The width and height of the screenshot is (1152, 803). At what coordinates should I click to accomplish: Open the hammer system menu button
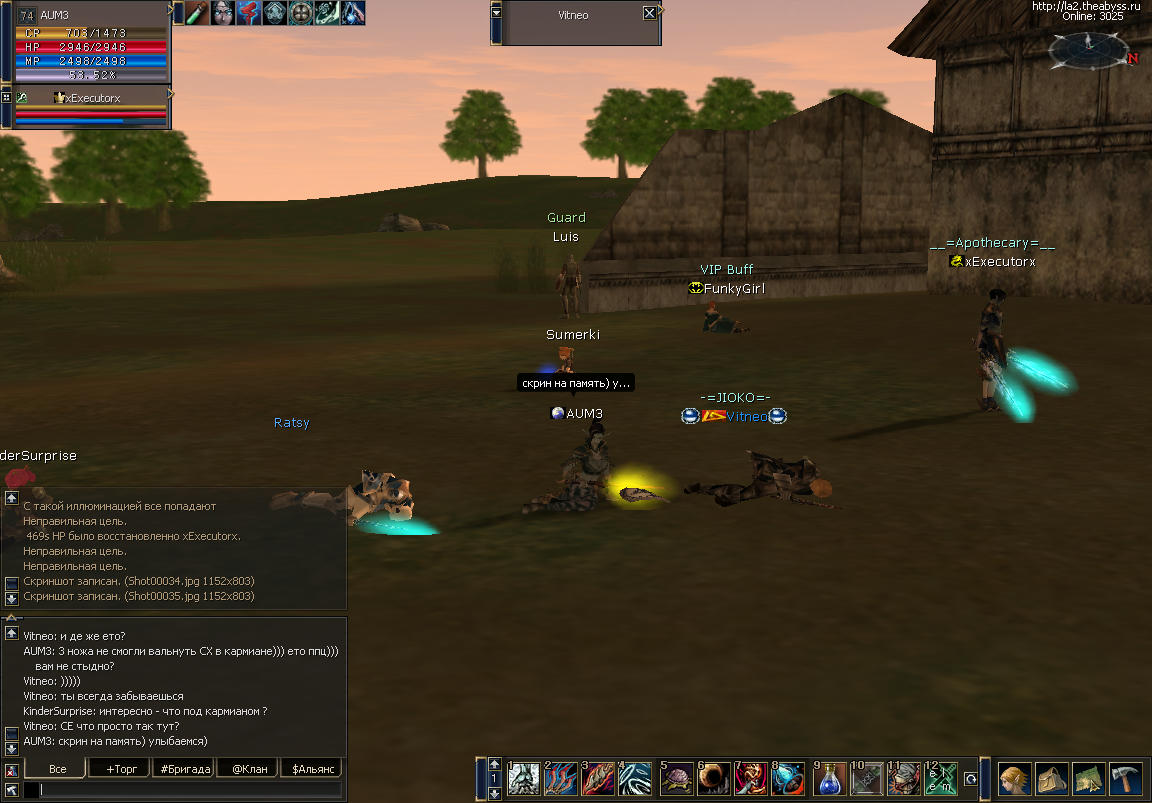pyautogui.click(x=1125, y=778)
